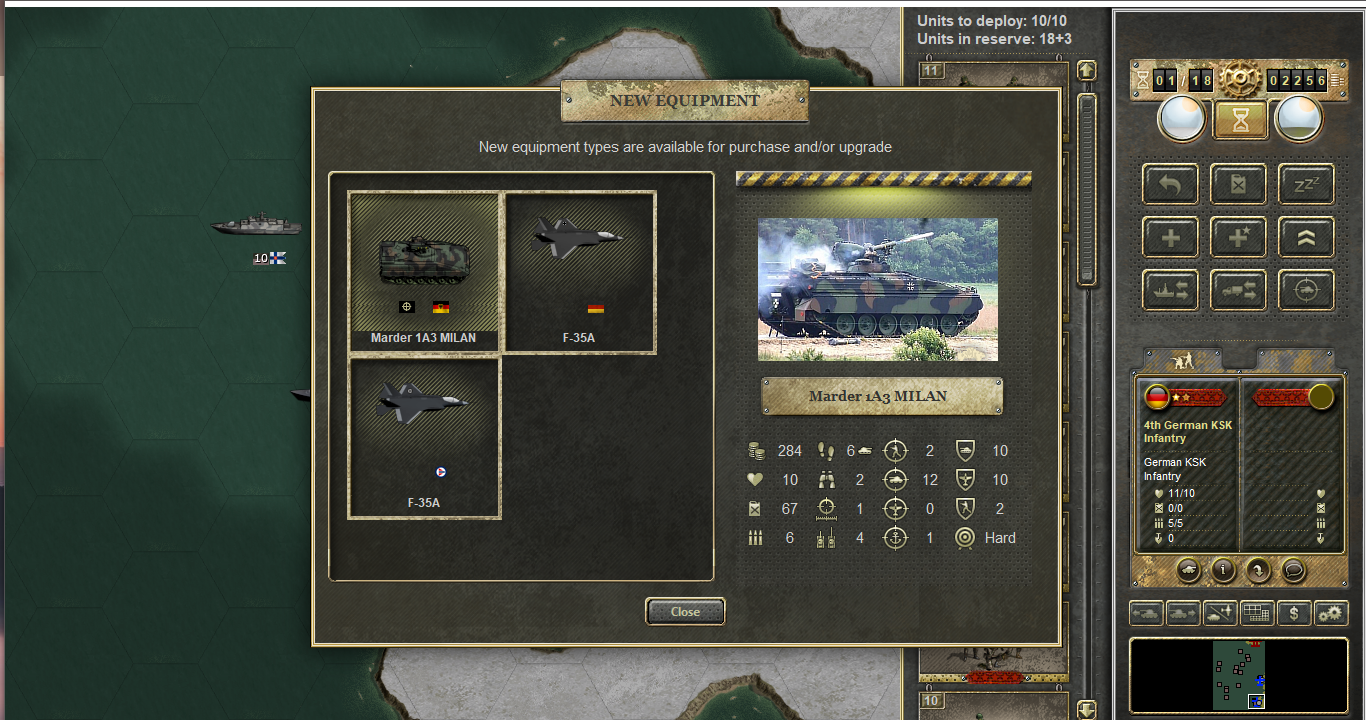This screenshot has height=720, width=1366.
Task: Activate the undo arrow button
Action: [1171, 184]
